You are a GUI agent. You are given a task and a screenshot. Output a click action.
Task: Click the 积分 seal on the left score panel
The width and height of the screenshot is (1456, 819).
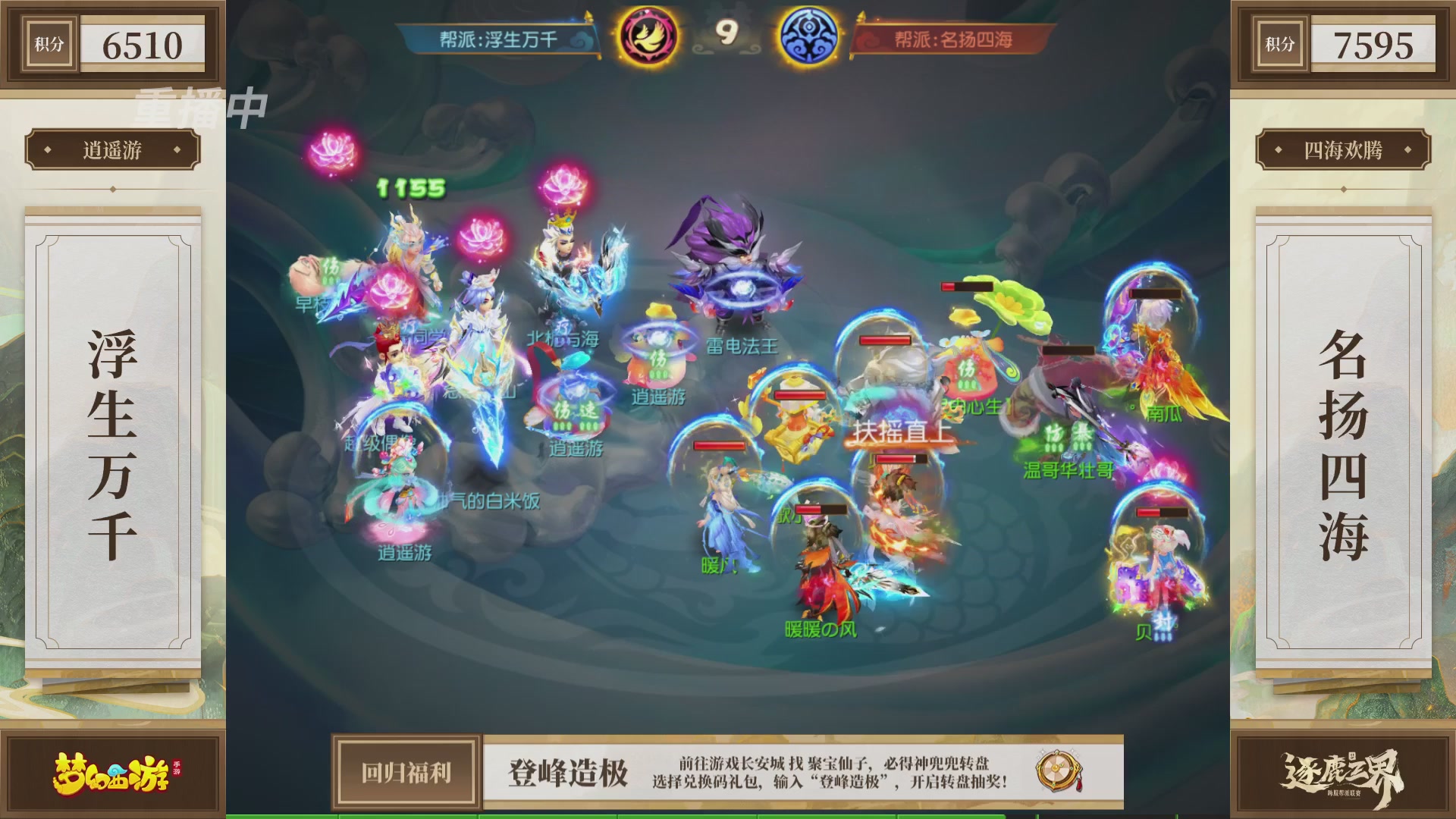pyautogui.click(x=49, y=44)
